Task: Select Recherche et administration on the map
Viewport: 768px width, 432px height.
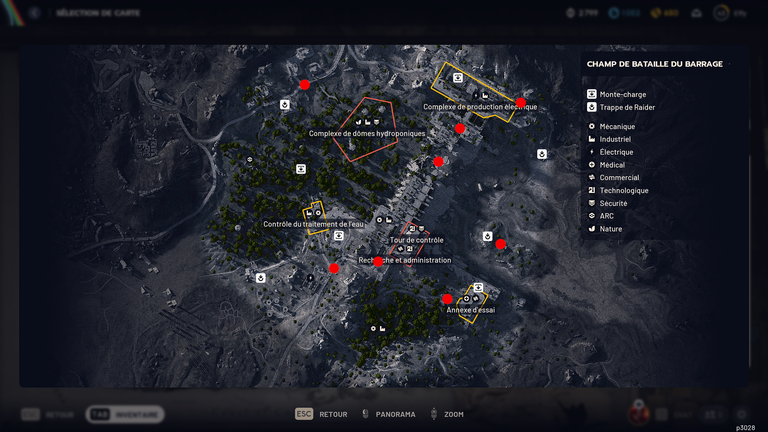Action: pos(405,260)
